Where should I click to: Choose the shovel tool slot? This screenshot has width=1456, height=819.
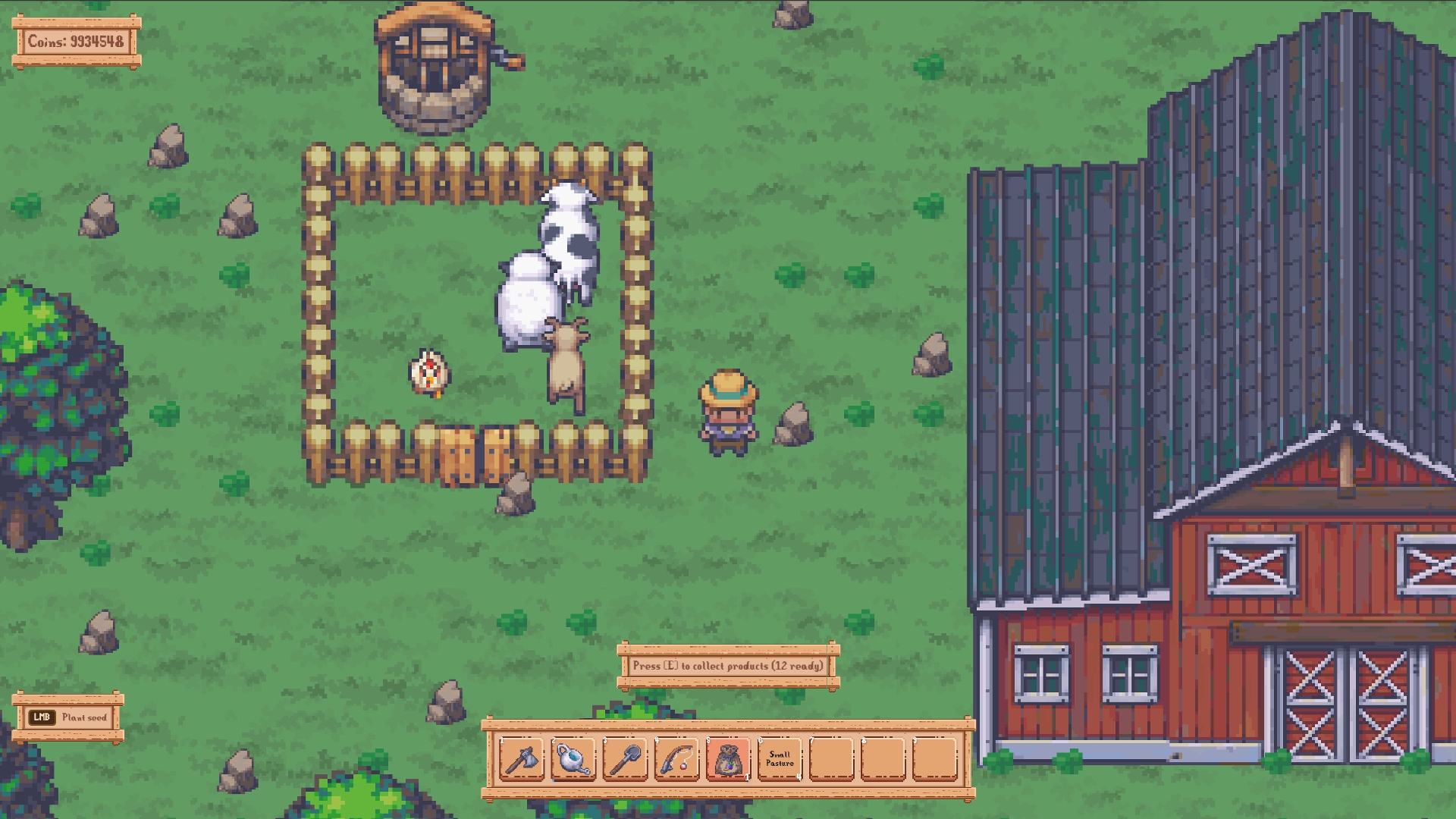[625, 758]
